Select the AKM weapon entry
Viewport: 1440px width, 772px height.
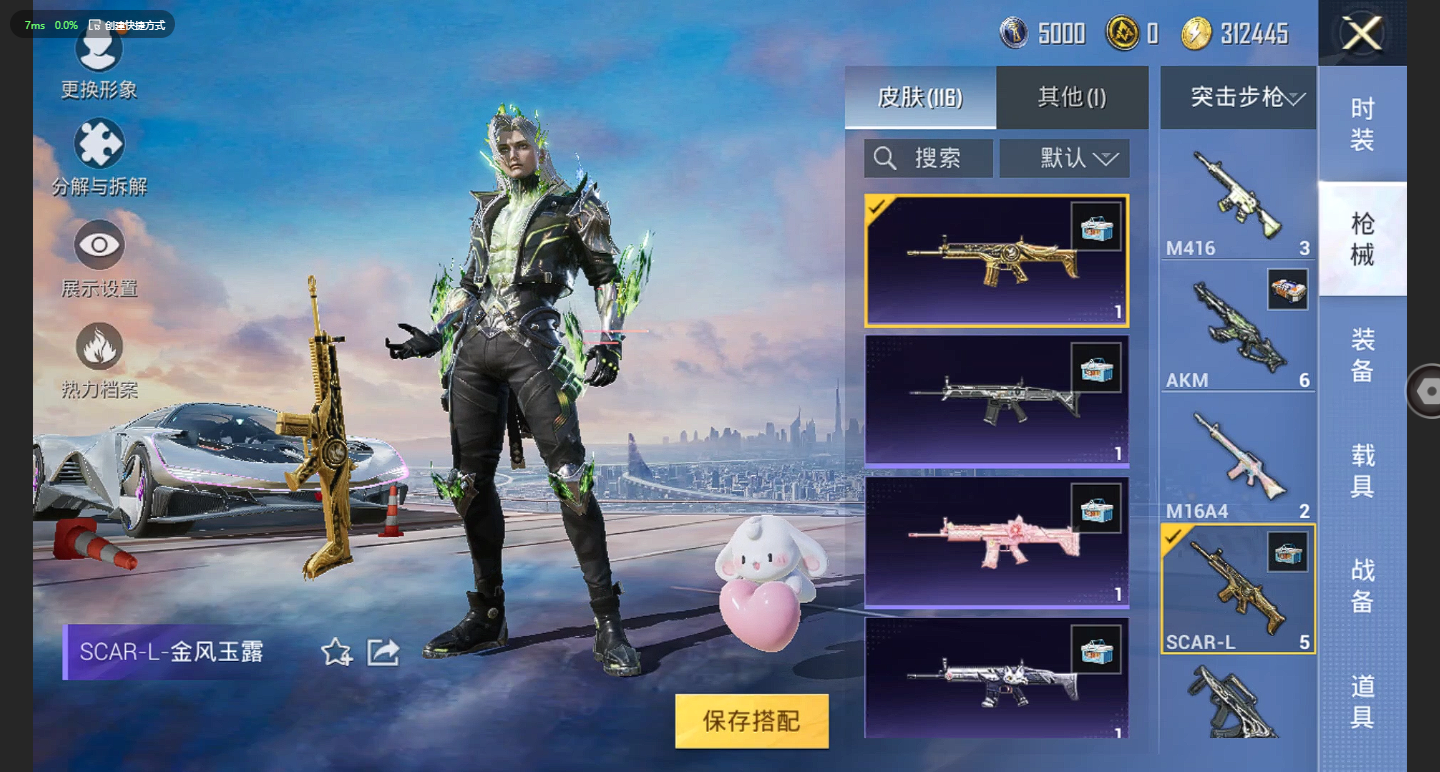coord(1237,330)
